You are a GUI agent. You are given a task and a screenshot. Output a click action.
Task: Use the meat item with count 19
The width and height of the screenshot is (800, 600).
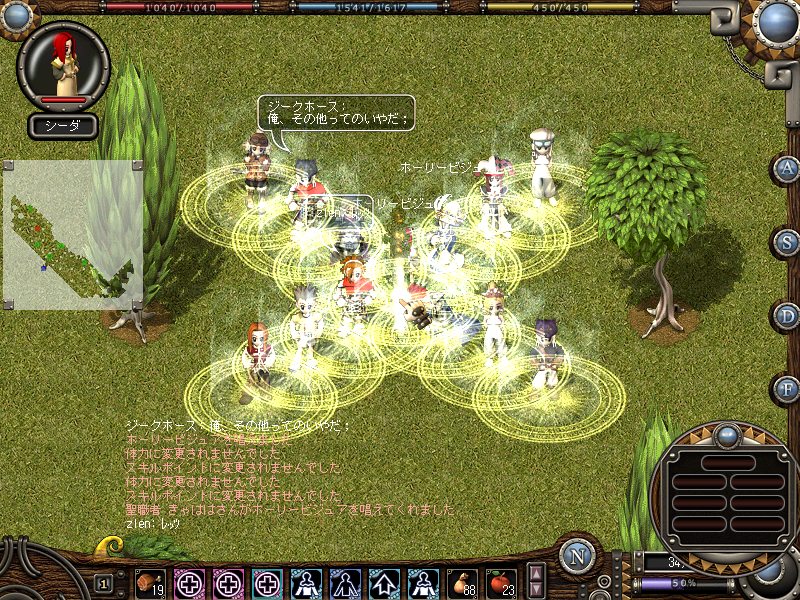[x=150, y=581]
